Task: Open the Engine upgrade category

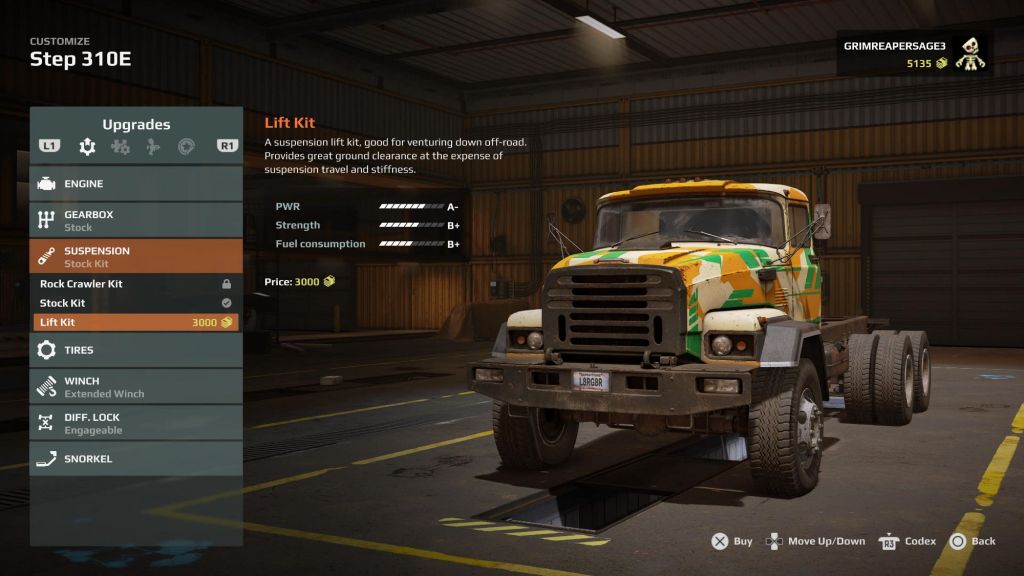Action: click(136, 184)
